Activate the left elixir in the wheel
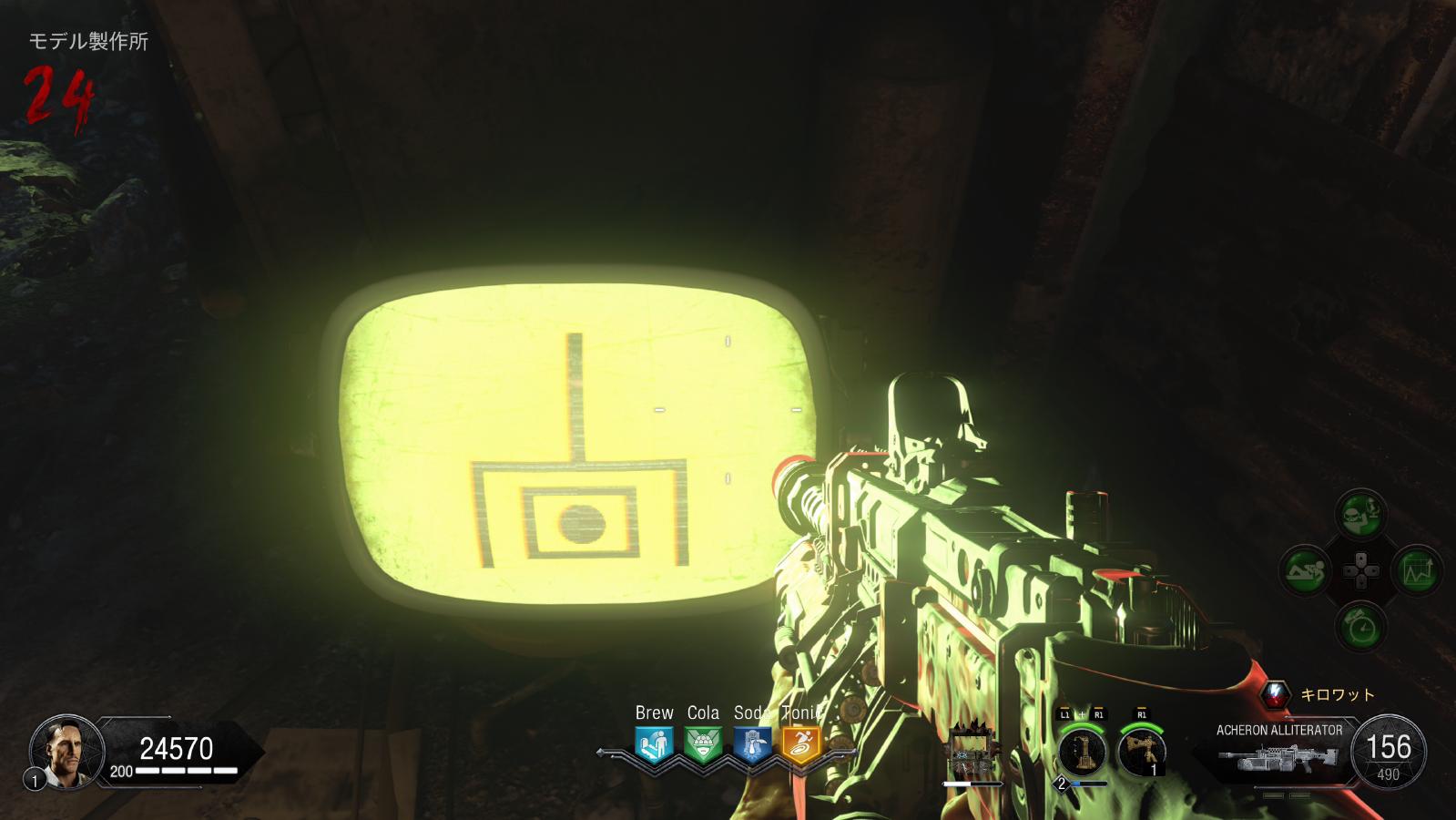The height and width of the screenshot is (820, 1456). coord(1306,571)
